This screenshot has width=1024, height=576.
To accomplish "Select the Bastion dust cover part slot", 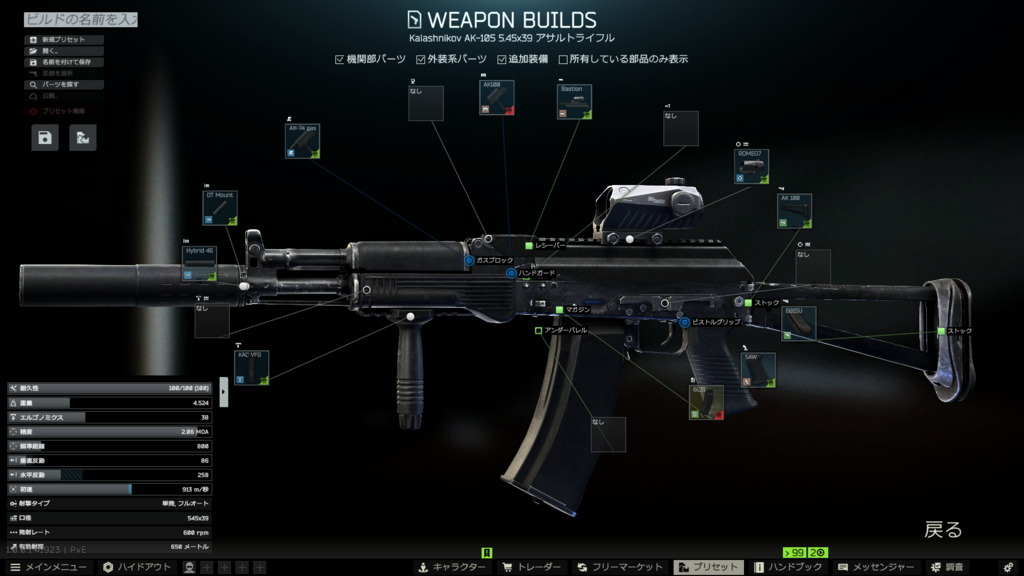I will [574, 102].
